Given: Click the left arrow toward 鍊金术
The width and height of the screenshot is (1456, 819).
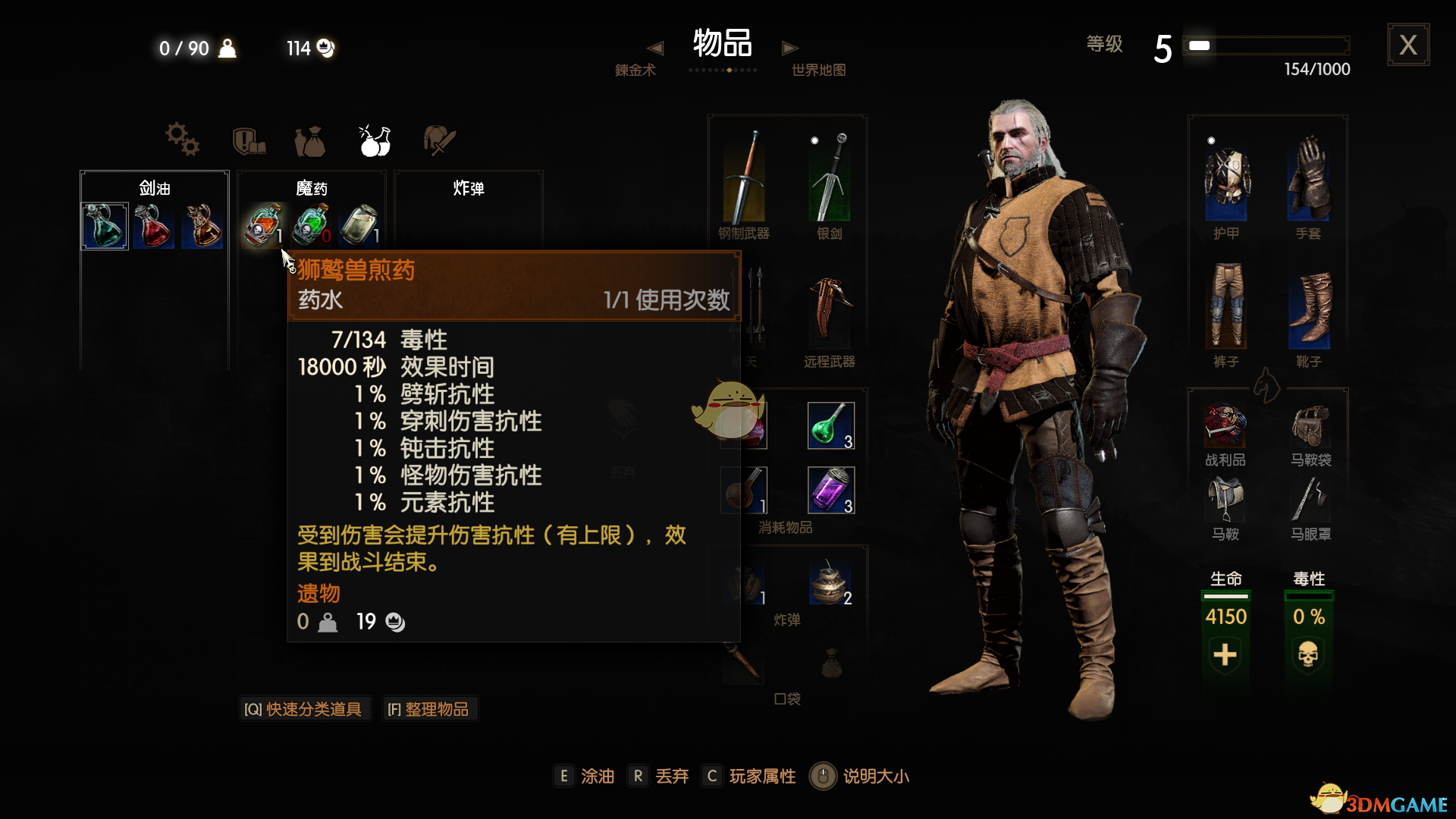Looking at the screenshot, I should pyautogui.click(x=655, y=47).
